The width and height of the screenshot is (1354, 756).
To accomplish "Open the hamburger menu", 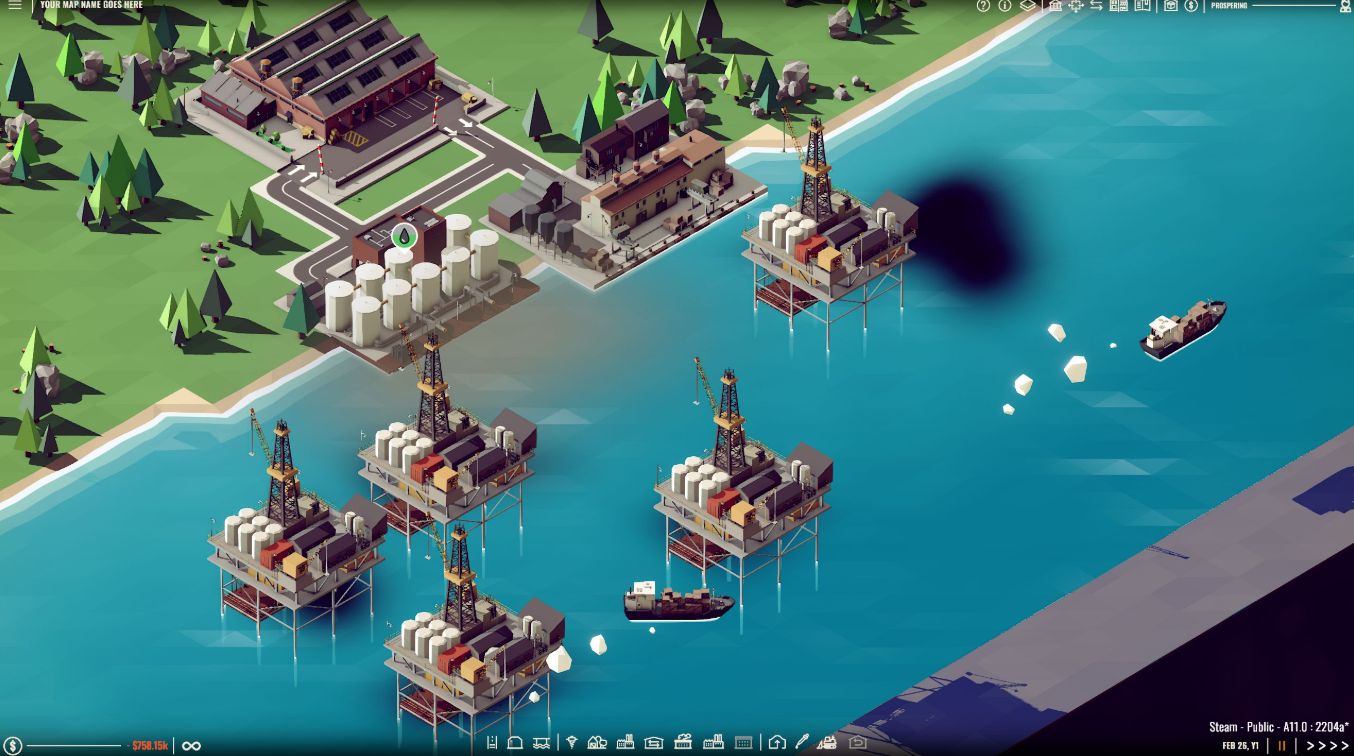I will pos(15,6).
